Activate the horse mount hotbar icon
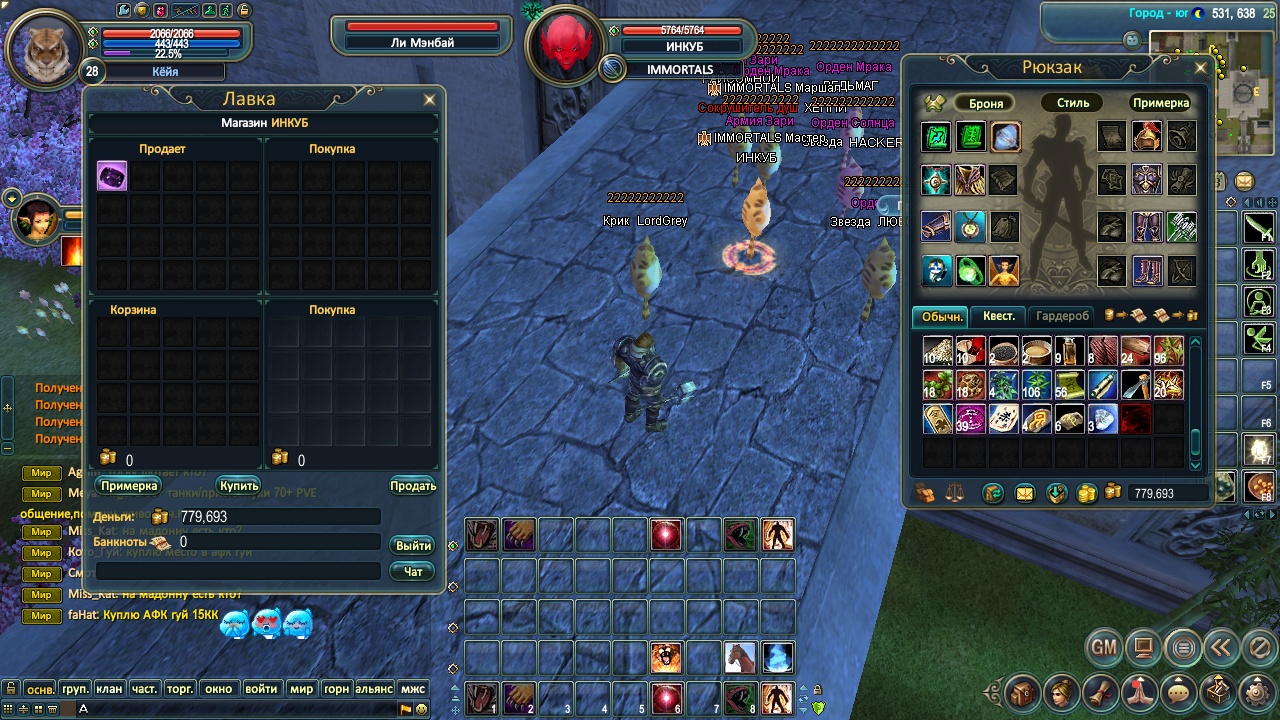Viewport: 1280px width, 720px height. click(x=740, y=657)
